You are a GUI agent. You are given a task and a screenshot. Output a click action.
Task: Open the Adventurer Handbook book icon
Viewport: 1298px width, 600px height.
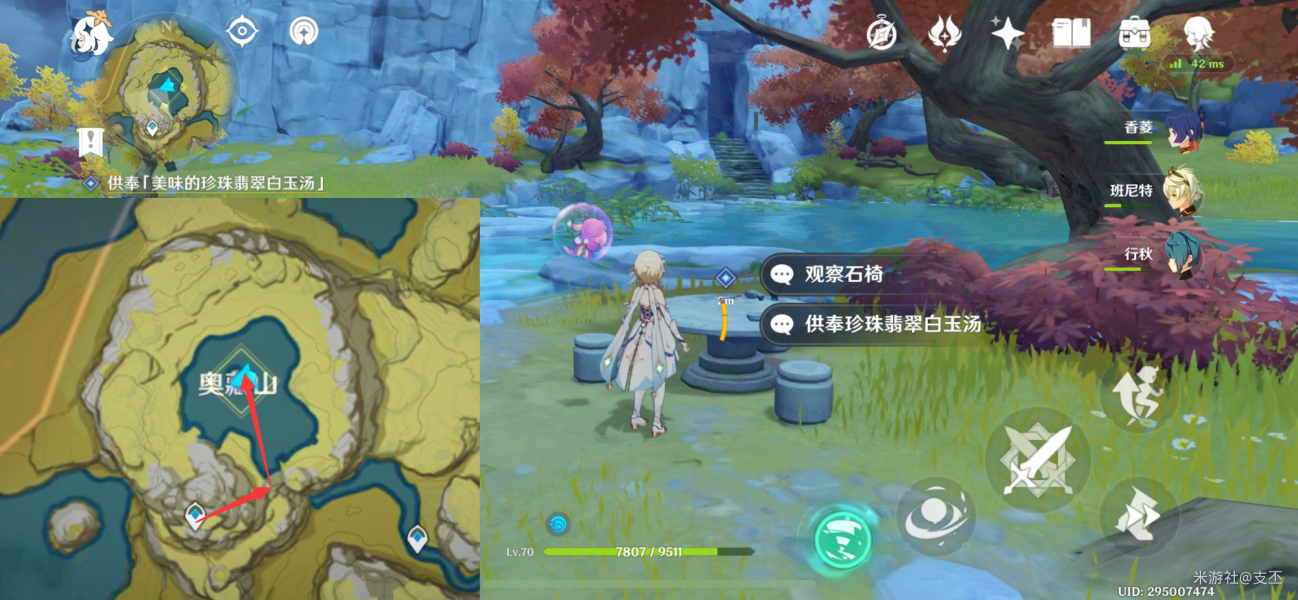1071,34
